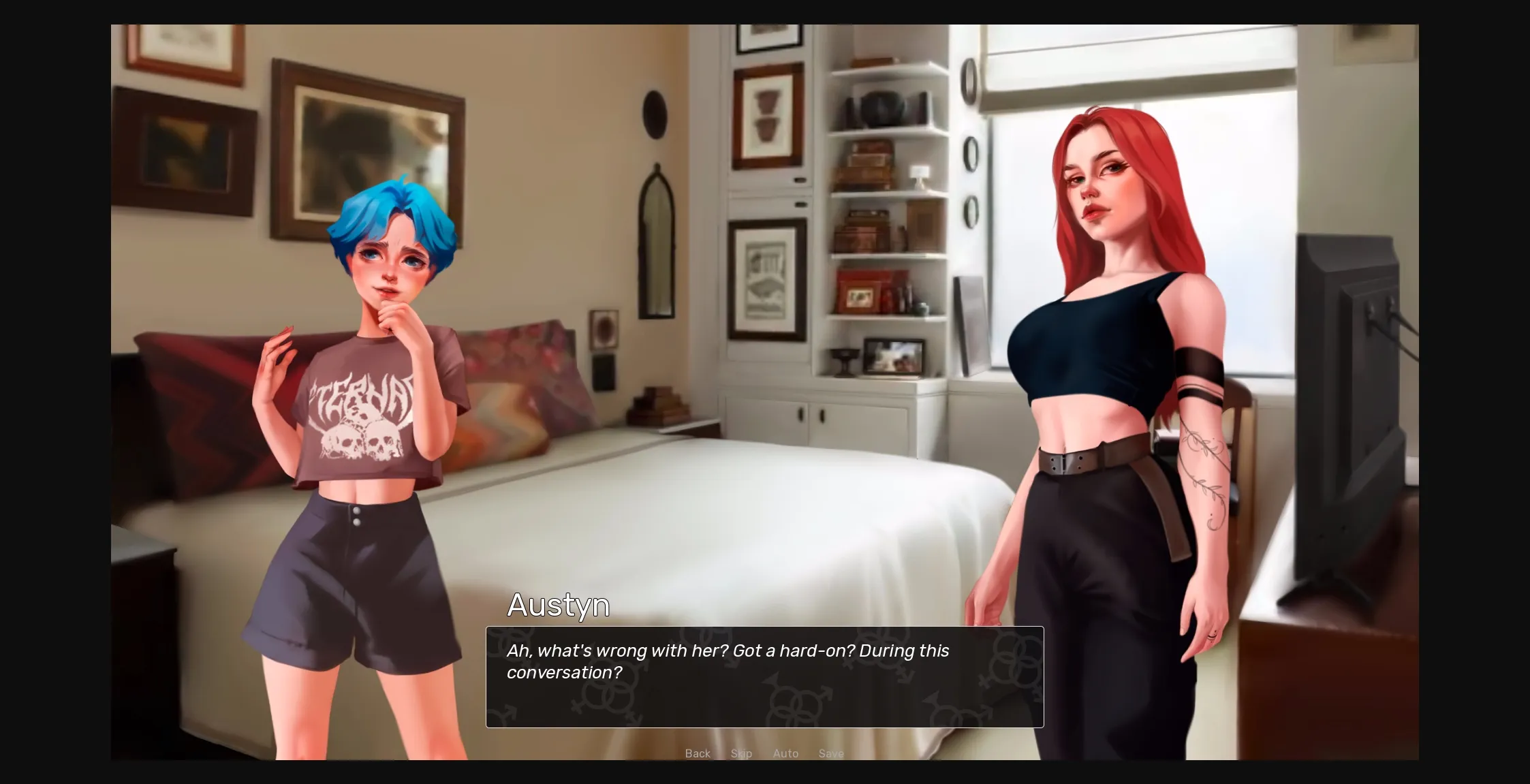
Task: Click the Austyn name label
Action: click(559, 605)
